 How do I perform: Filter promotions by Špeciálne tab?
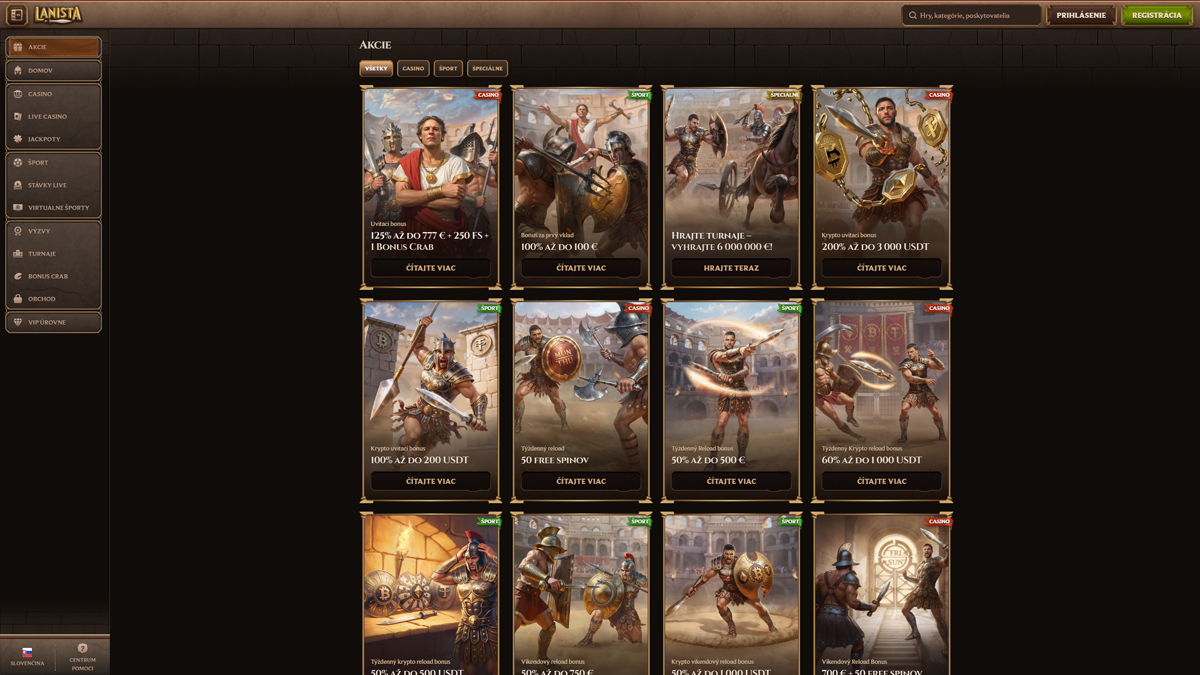[x=487, y=69]
